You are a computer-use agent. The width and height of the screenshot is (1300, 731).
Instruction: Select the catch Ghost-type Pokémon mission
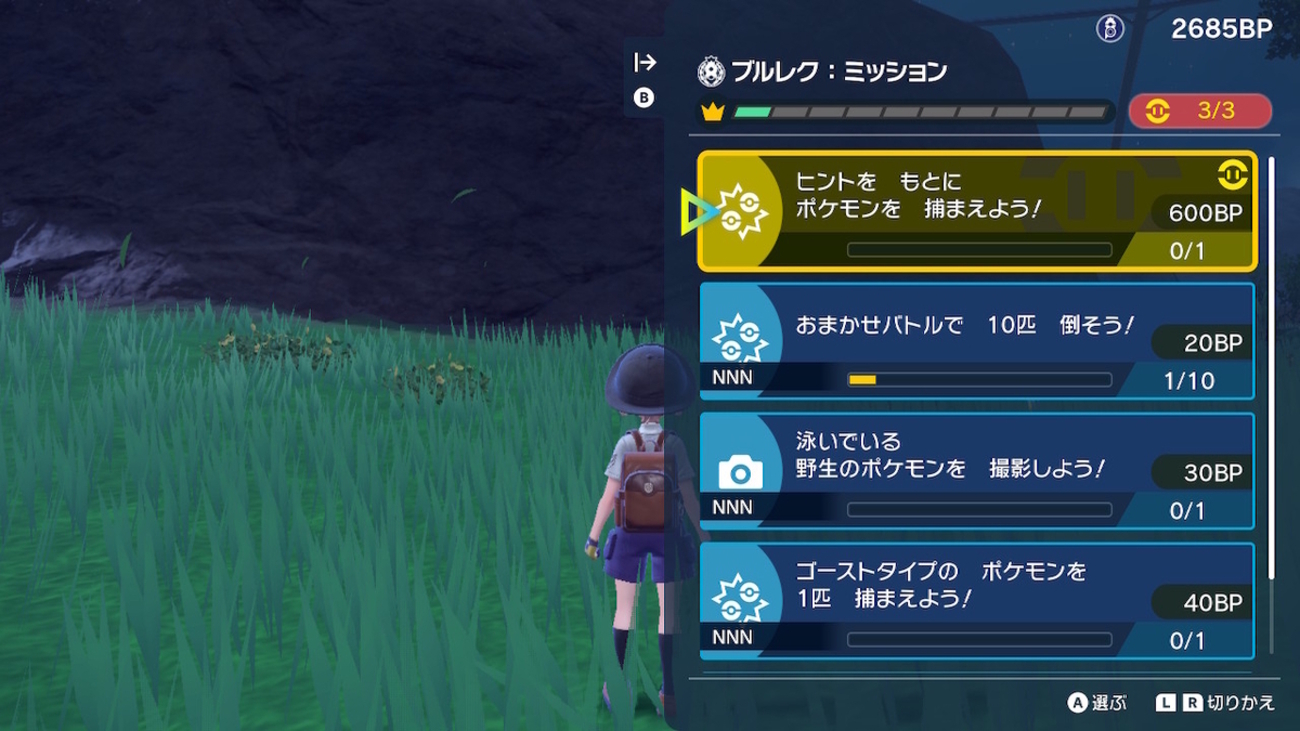click(976, 600)
